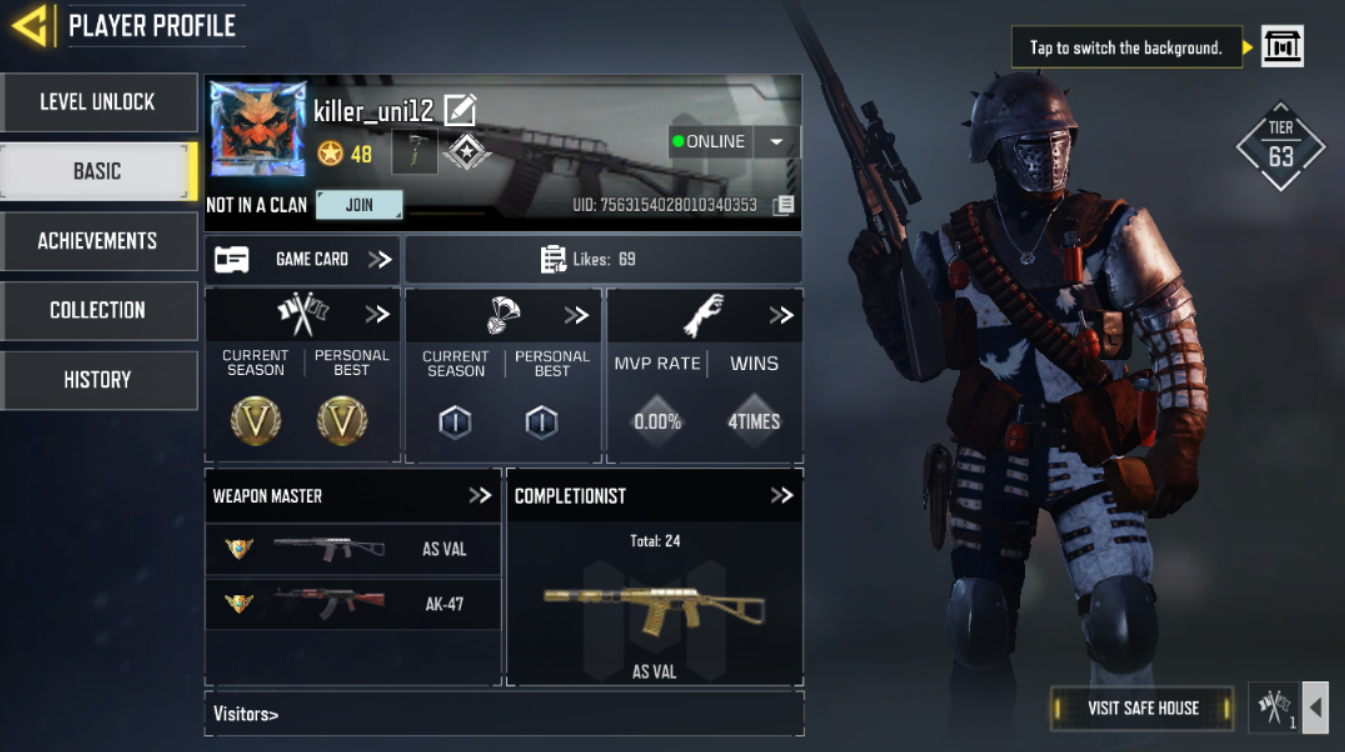This screenshot has width=1345, height=752.
Task: Tap the copy icon next to the UID
Action: (x=784, y=203)
